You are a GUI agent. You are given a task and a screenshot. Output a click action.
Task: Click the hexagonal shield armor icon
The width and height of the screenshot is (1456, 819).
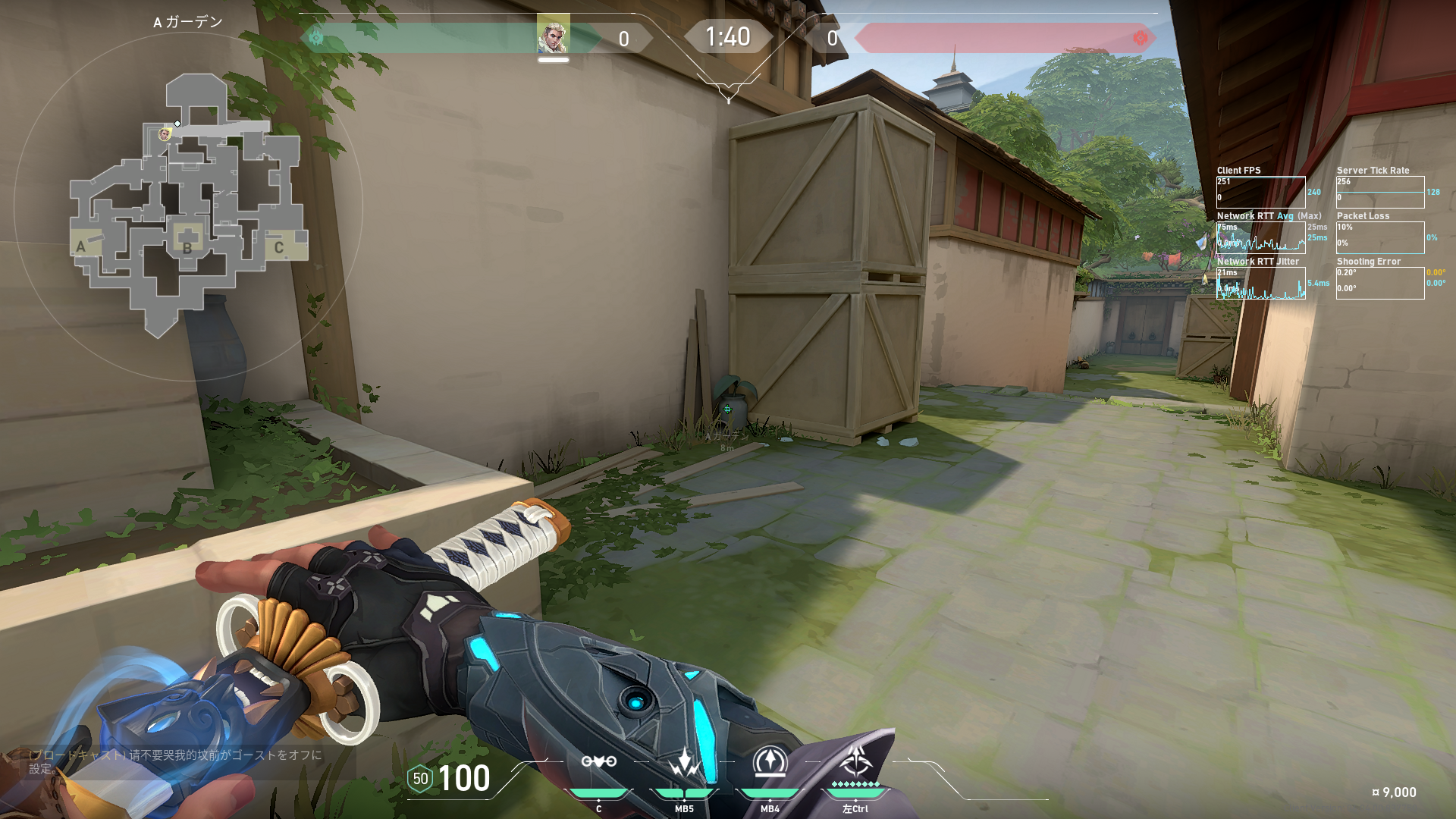coord(420,779)
